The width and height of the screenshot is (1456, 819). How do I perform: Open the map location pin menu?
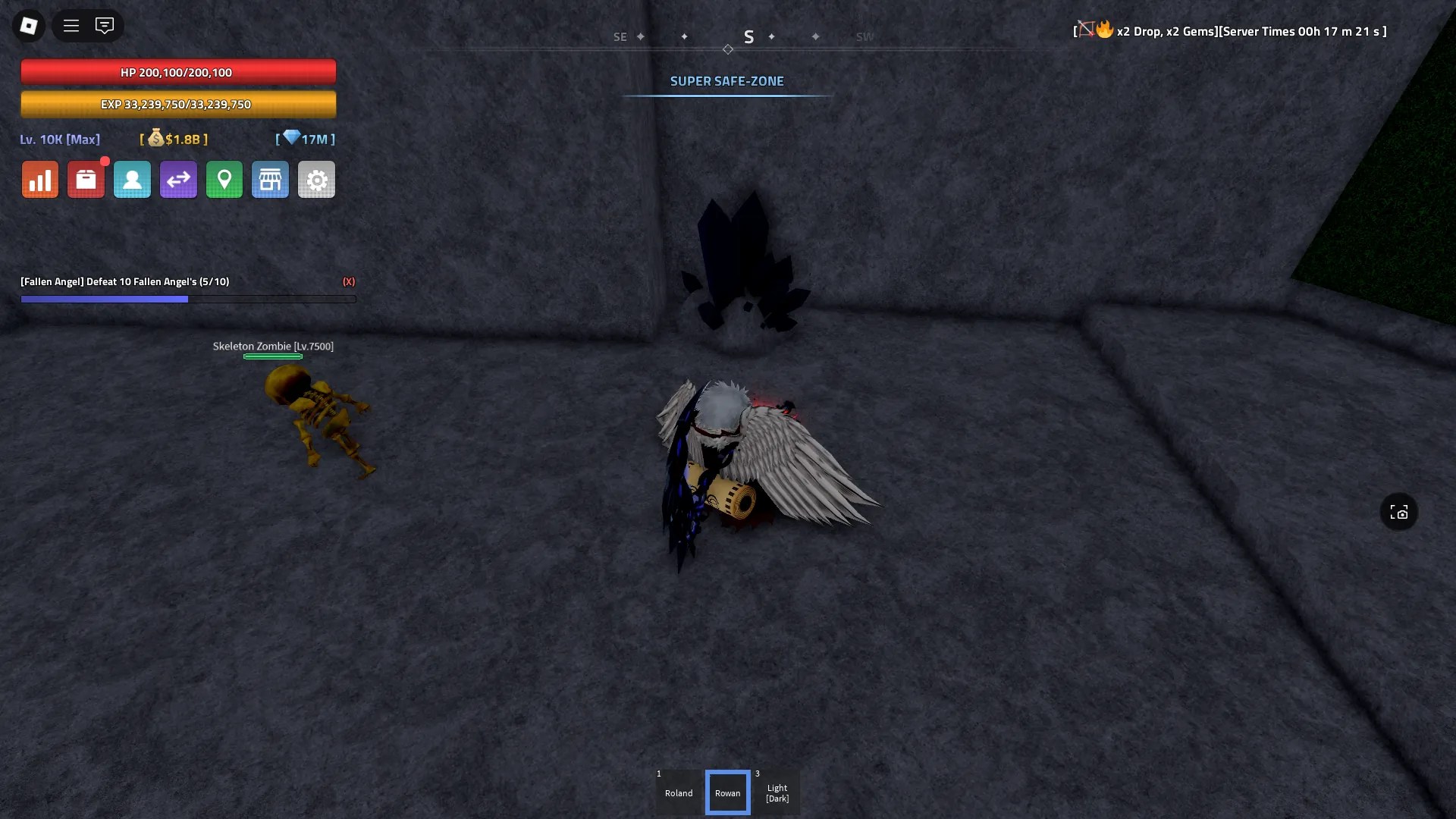[x=224, y=179]
